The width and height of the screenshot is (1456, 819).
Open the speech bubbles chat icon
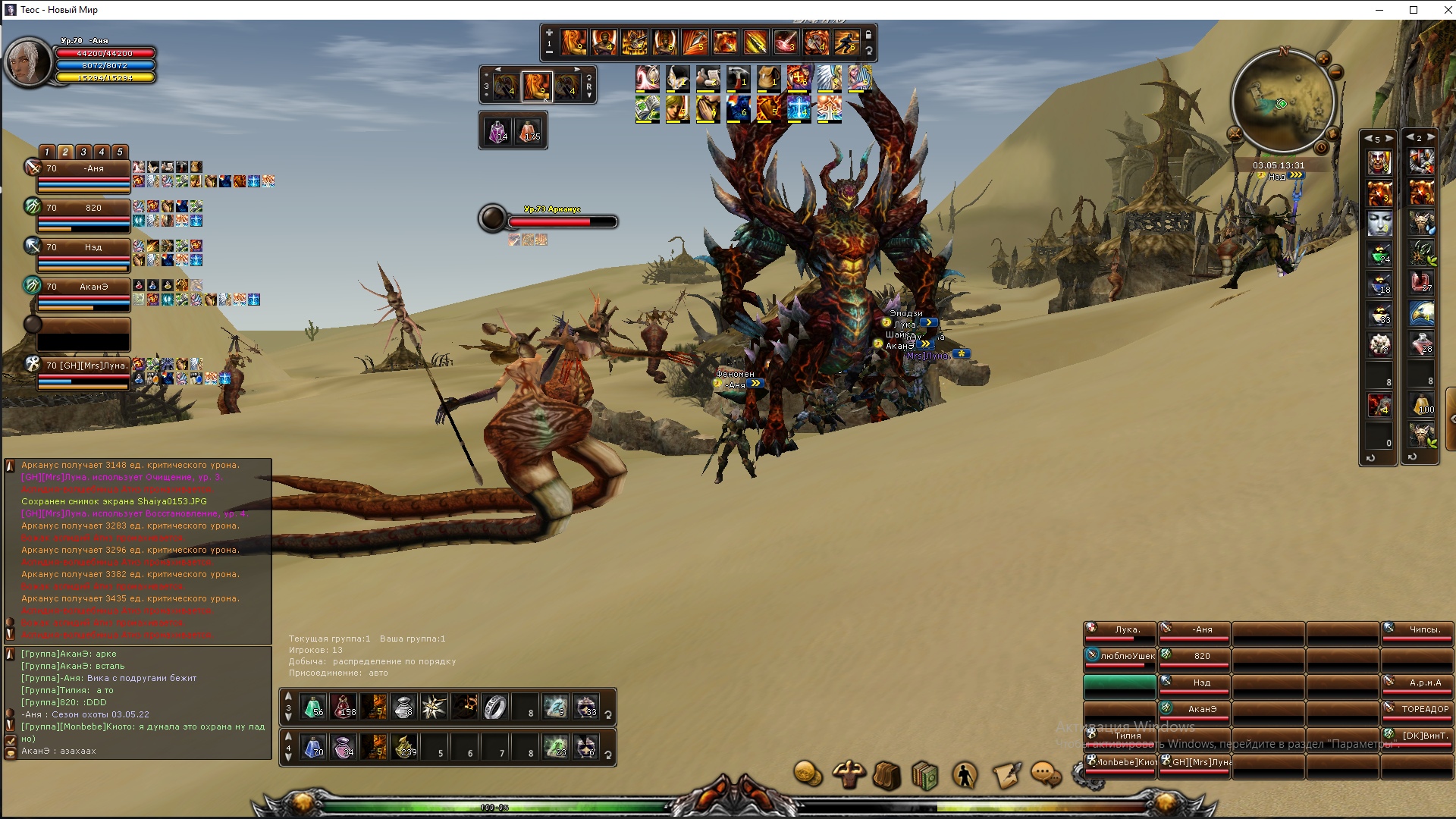point(1046,774)
